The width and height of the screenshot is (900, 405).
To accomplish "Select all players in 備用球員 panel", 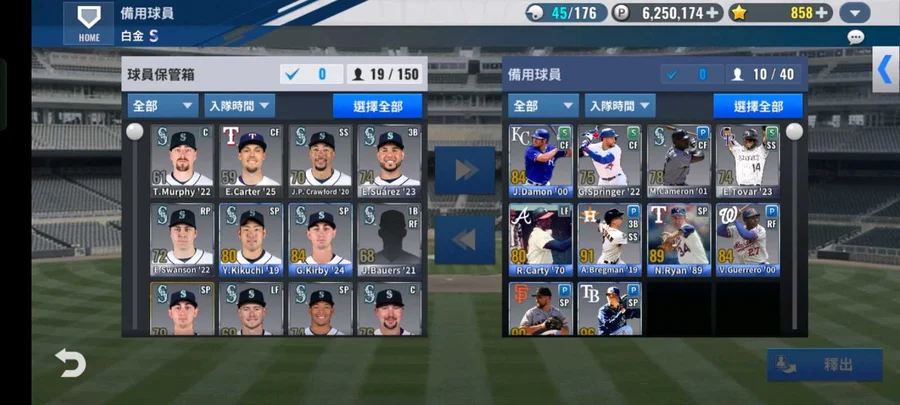I will 757,106.
